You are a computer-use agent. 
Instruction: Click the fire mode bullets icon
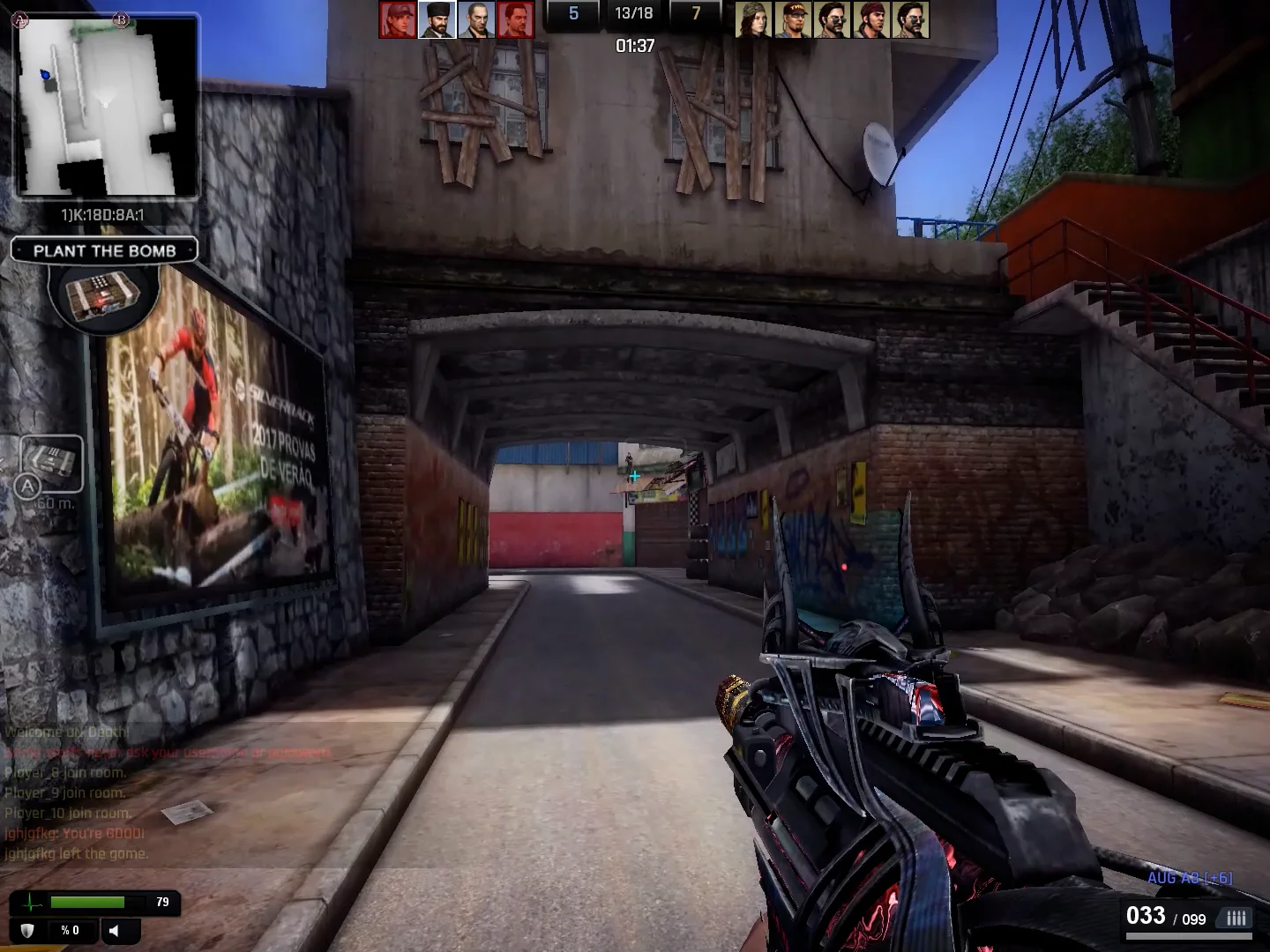coord(1236,918)
